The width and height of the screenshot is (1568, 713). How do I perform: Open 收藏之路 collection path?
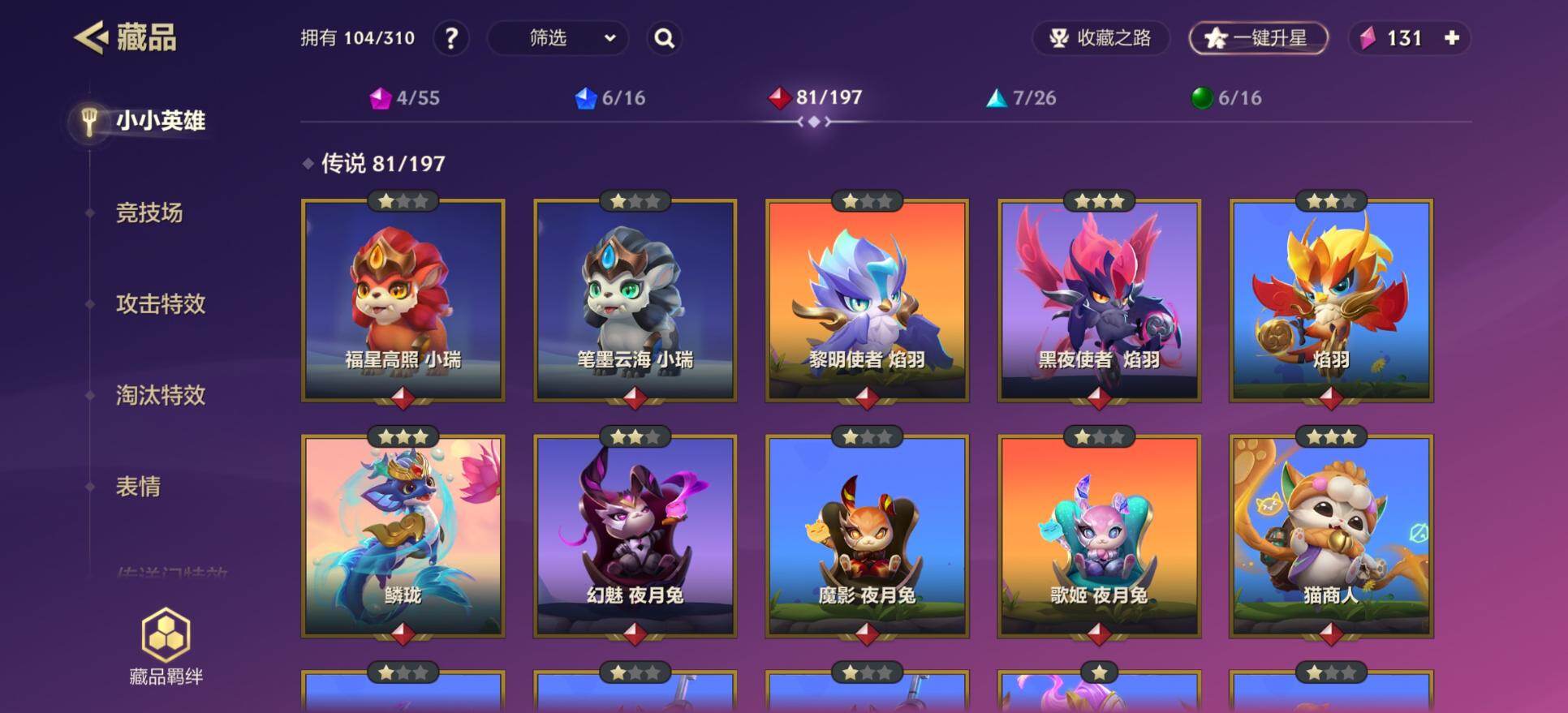[x=1101, y=38]
